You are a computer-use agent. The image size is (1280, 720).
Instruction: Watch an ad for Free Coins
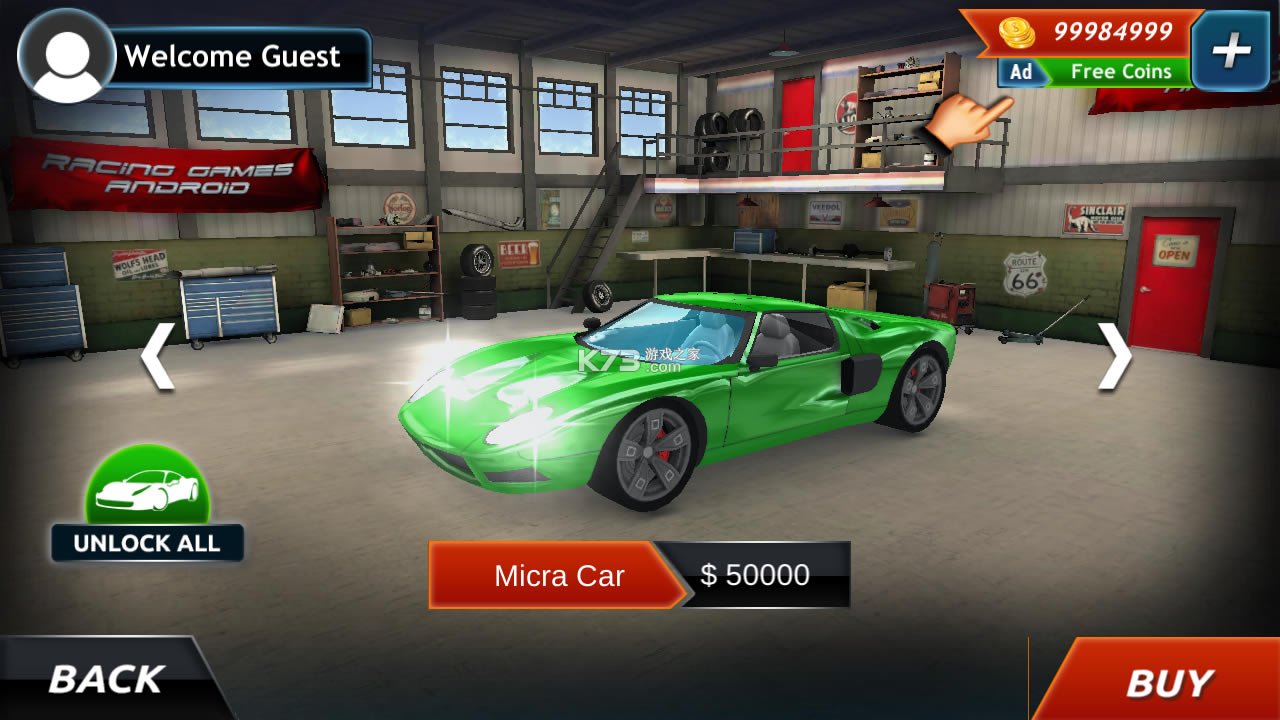[x=1095, y=72]
